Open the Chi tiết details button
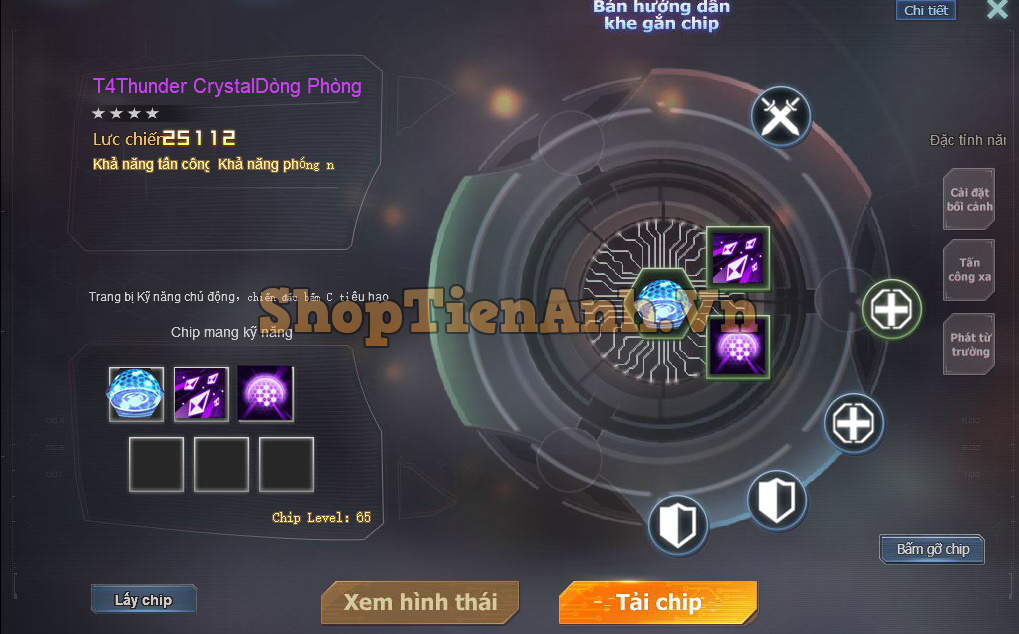Image resolution: width=1019 pixels, height=634 pixels. pyautogui.click(x=925, y=11)
